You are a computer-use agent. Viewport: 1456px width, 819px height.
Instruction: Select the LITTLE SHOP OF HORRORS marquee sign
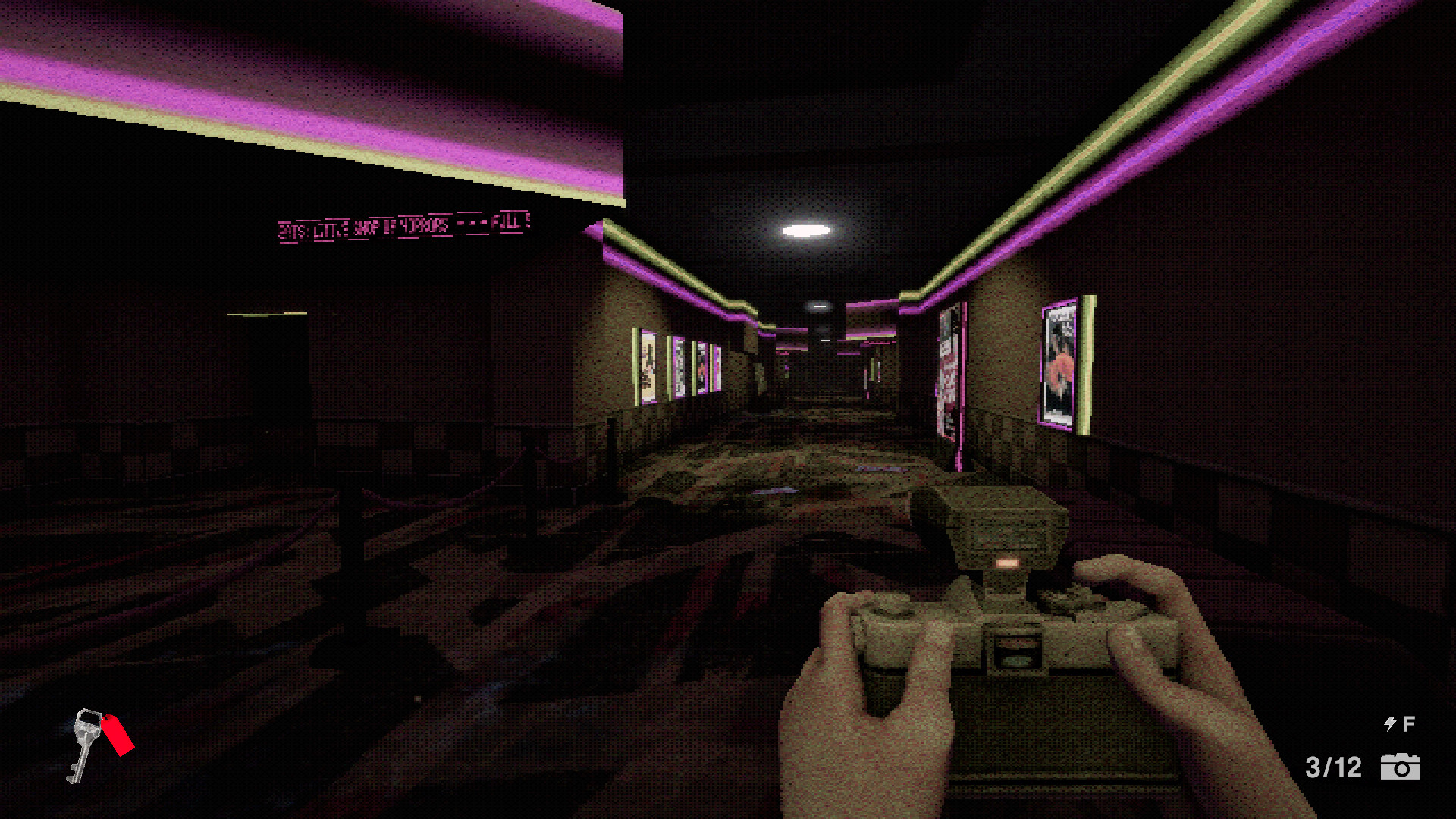(383, 225)
